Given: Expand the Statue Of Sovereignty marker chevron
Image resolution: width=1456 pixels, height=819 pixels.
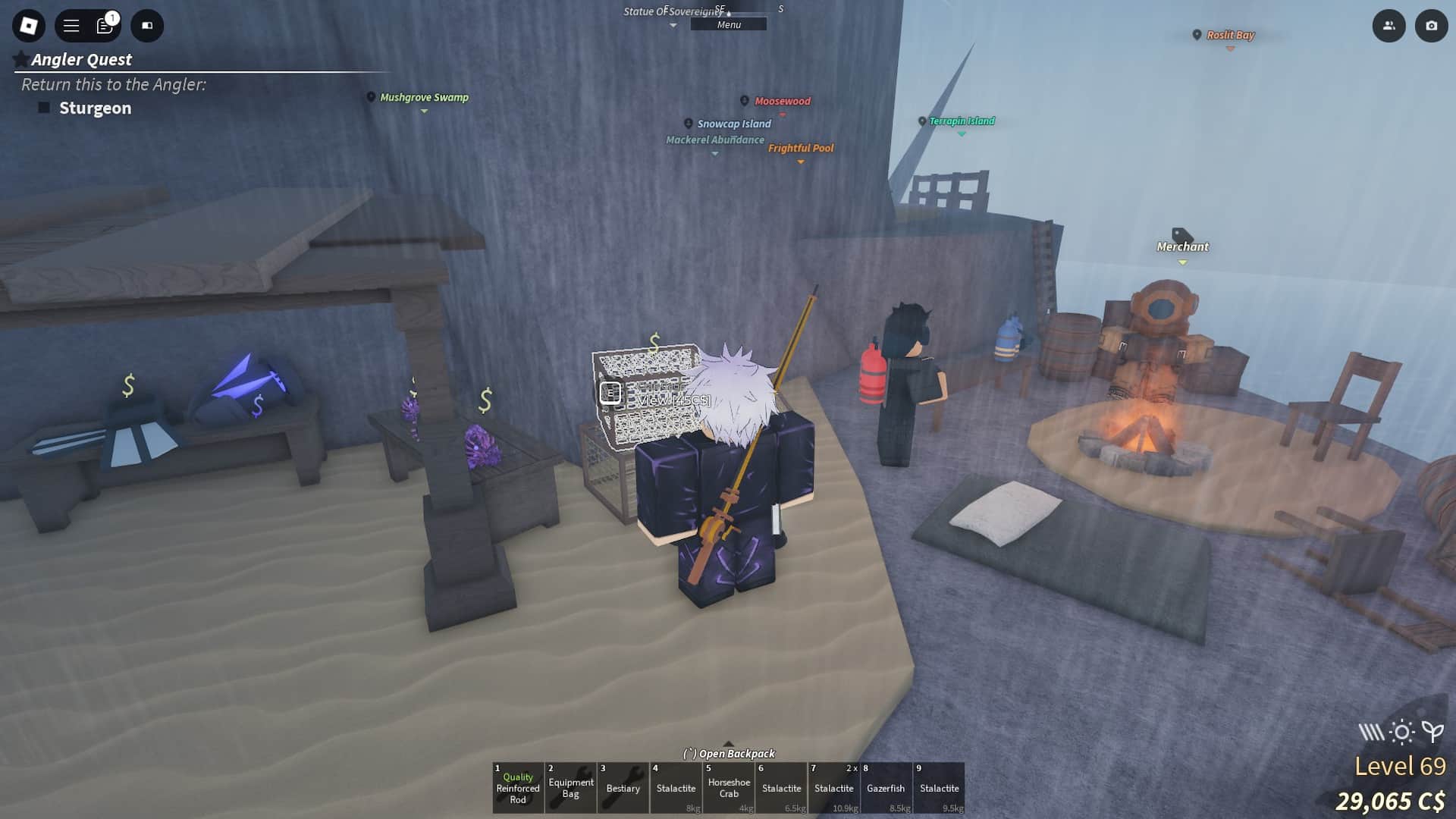Looking at the screenshot, I should [x=673, y=25].
